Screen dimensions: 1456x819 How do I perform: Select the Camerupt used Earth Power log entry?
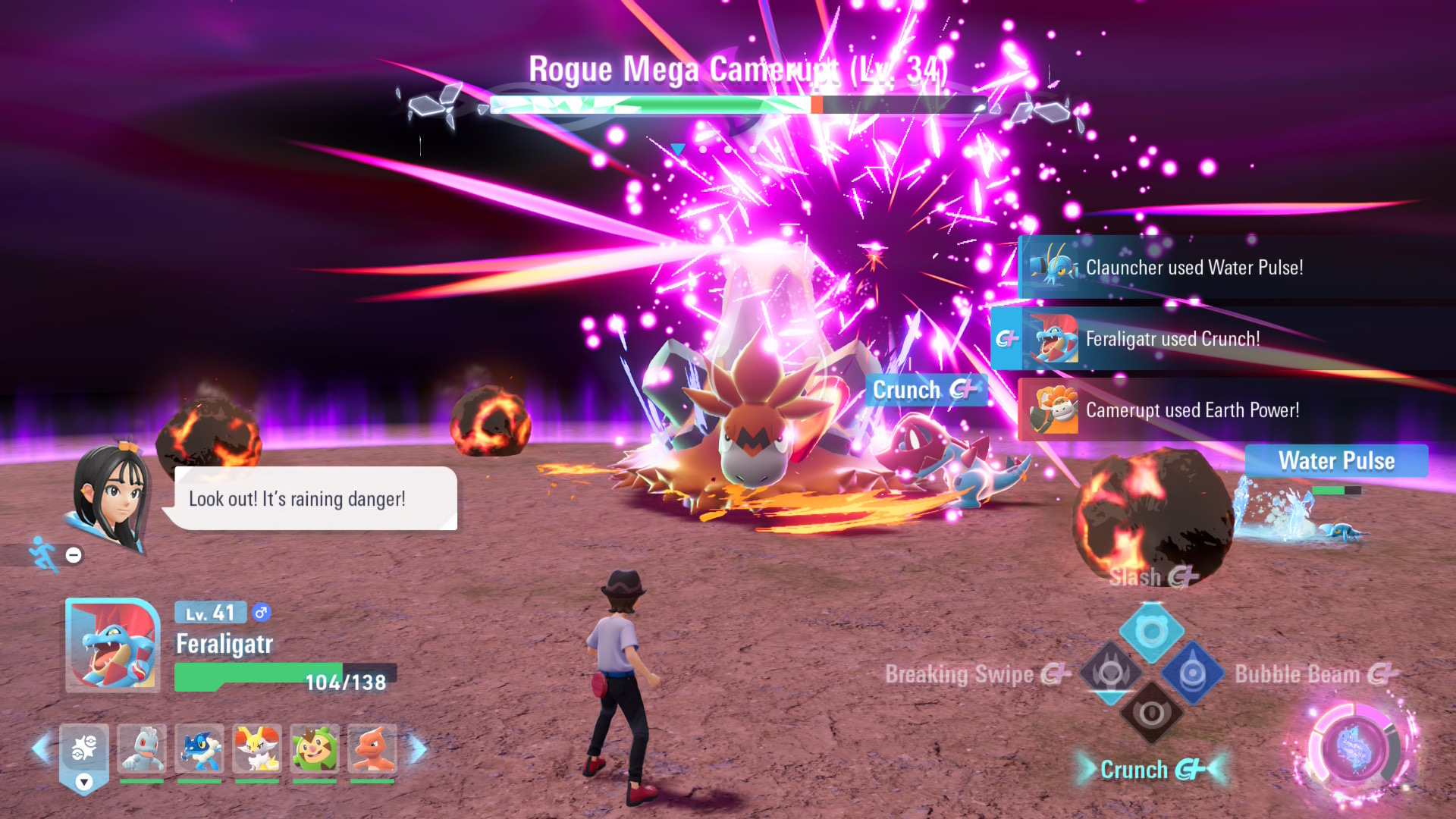[x=1236, y=410]
